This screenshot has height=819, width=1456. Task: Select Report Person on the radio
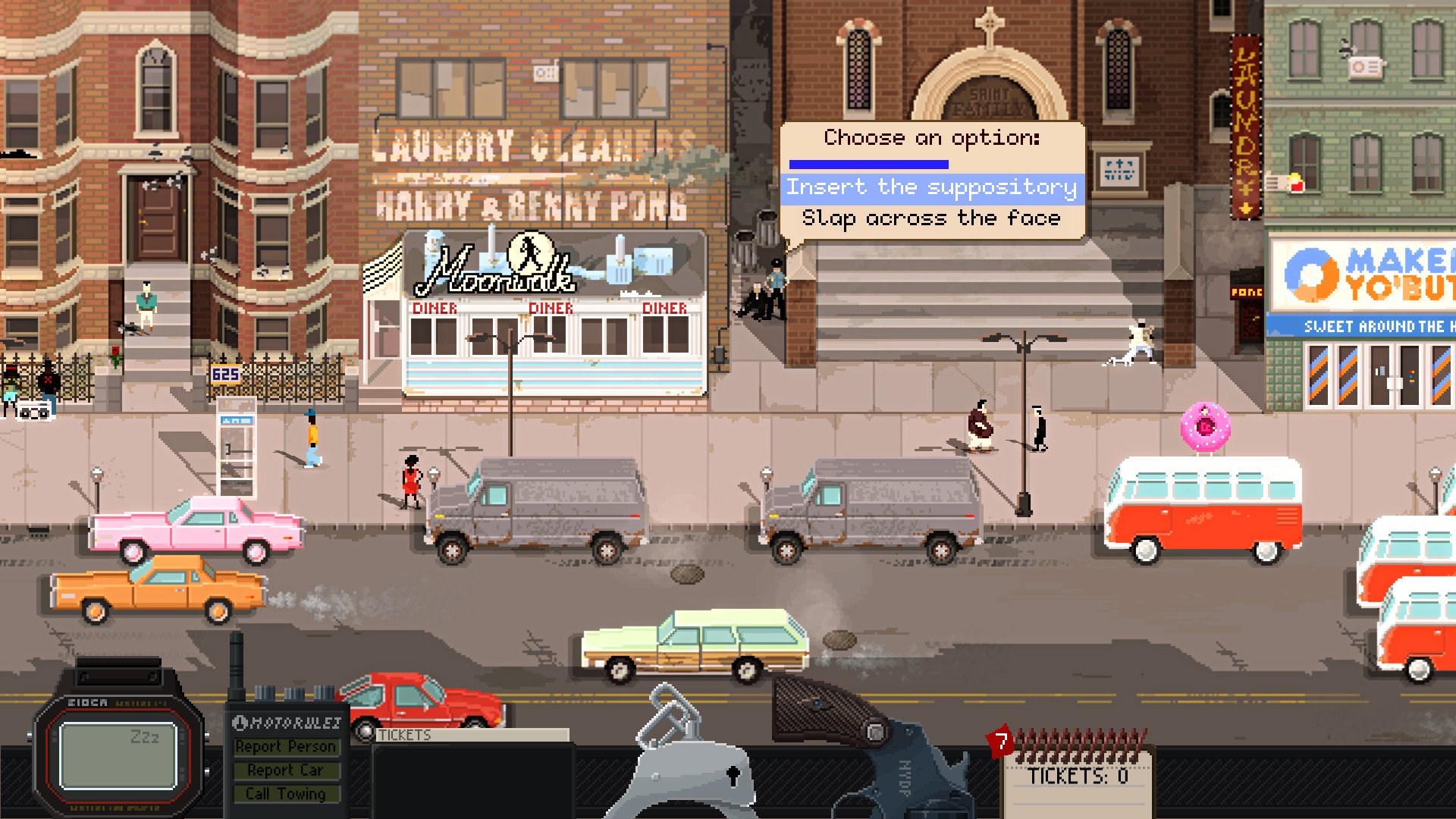285,747
